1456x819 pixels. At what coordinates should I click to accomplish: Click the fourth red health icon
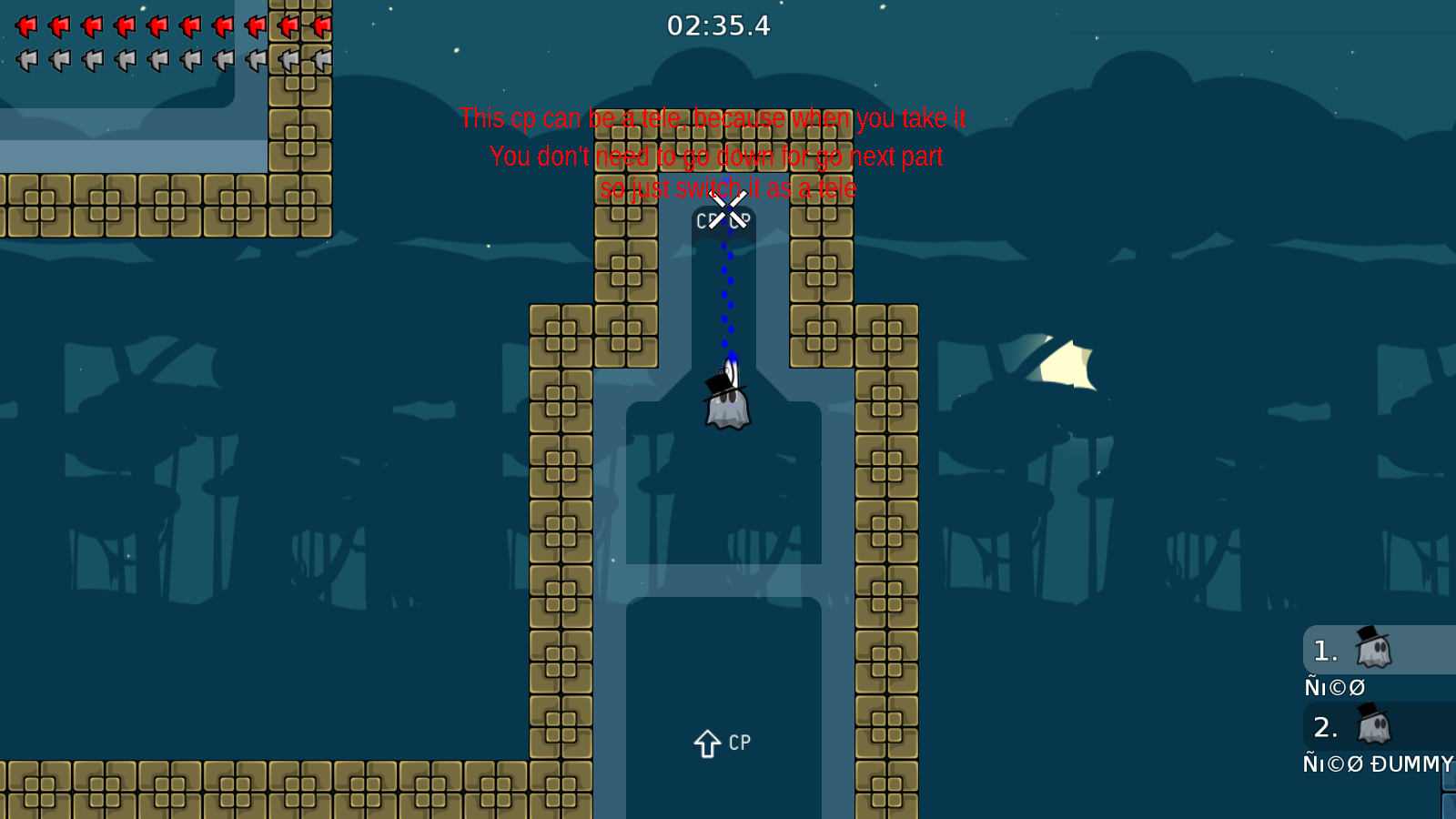point(124,25)
